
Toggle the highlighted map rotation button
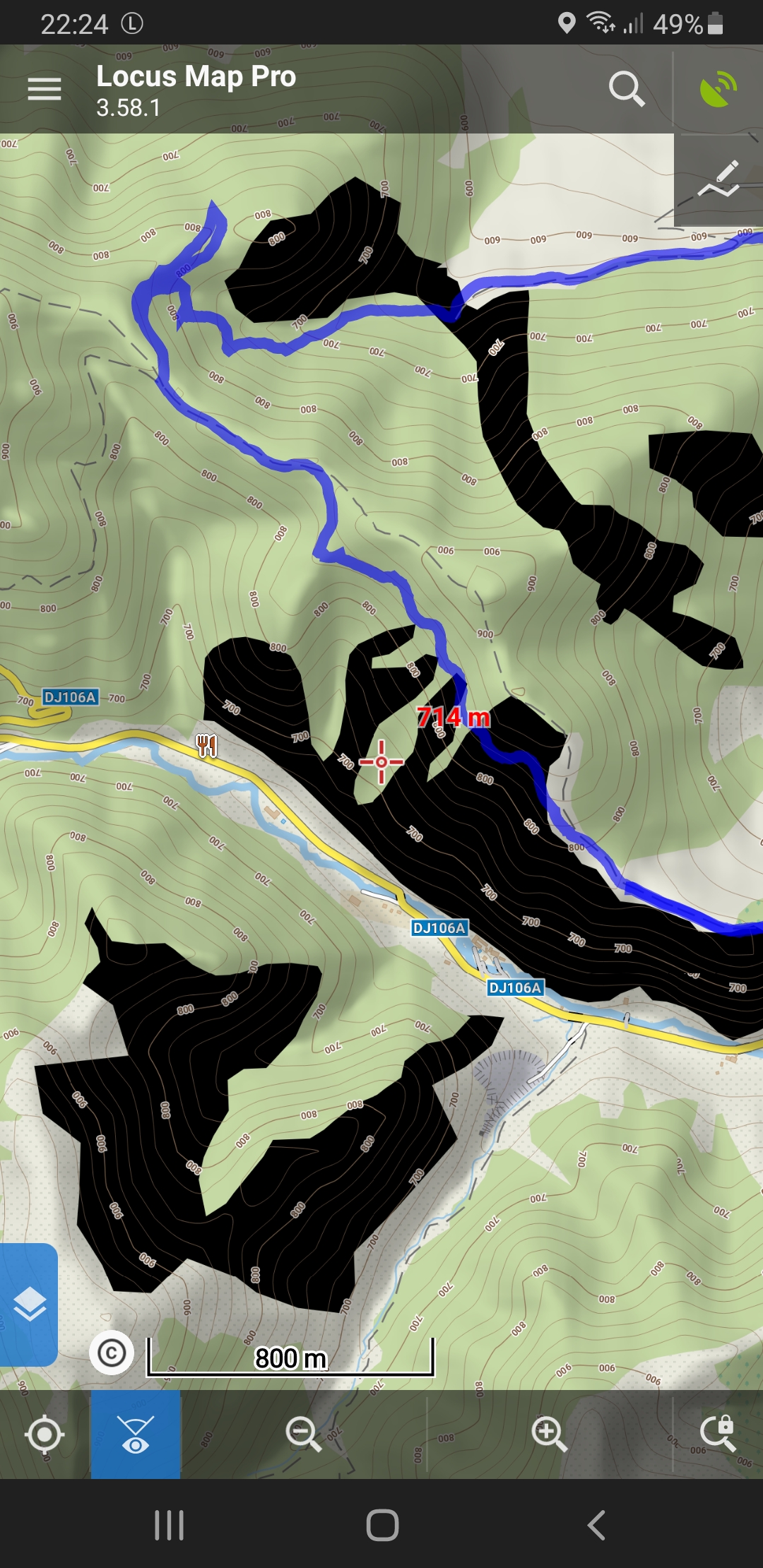point(136,1435)
